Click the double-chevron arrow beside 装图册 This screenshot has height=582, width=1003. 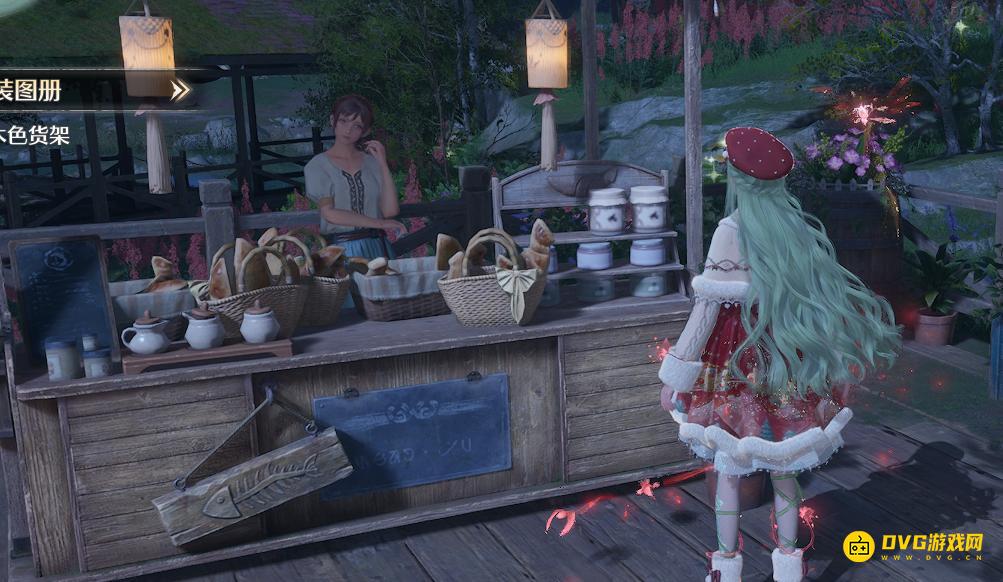click(x=179, y=91)
